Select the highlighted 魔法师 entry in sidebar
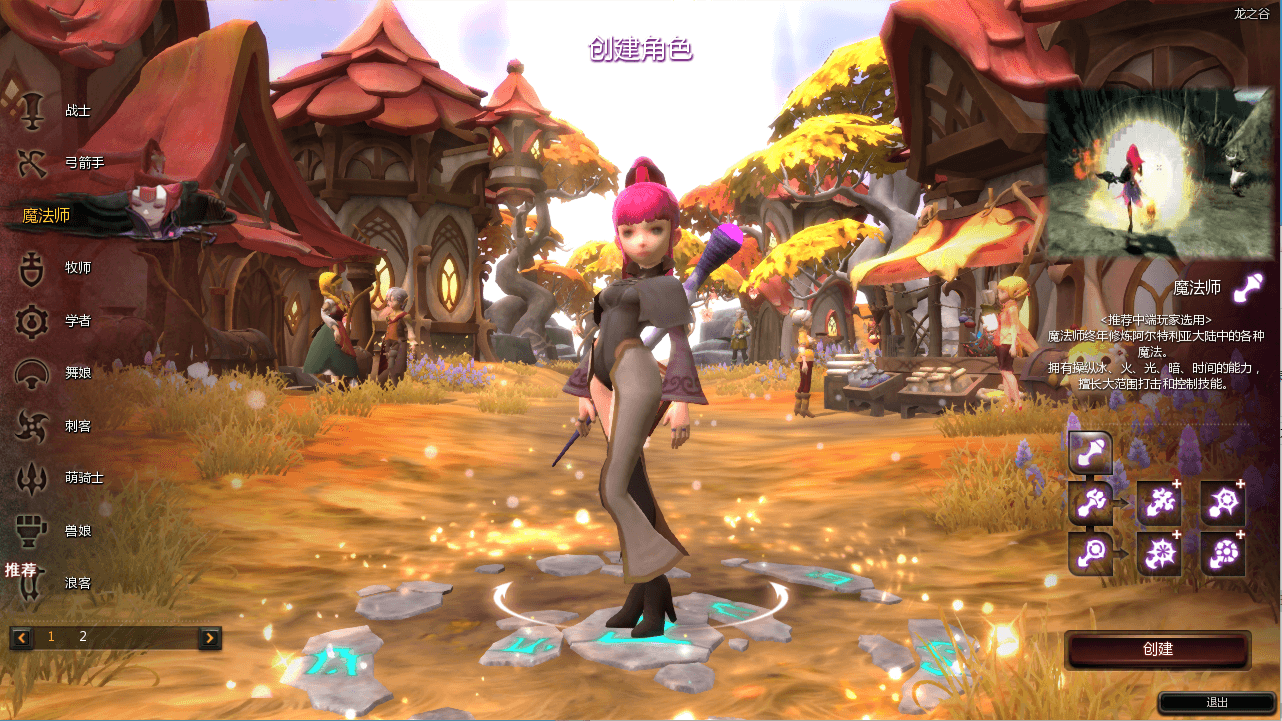Viewport: 1282px width, 721px height. pos(44,214)
